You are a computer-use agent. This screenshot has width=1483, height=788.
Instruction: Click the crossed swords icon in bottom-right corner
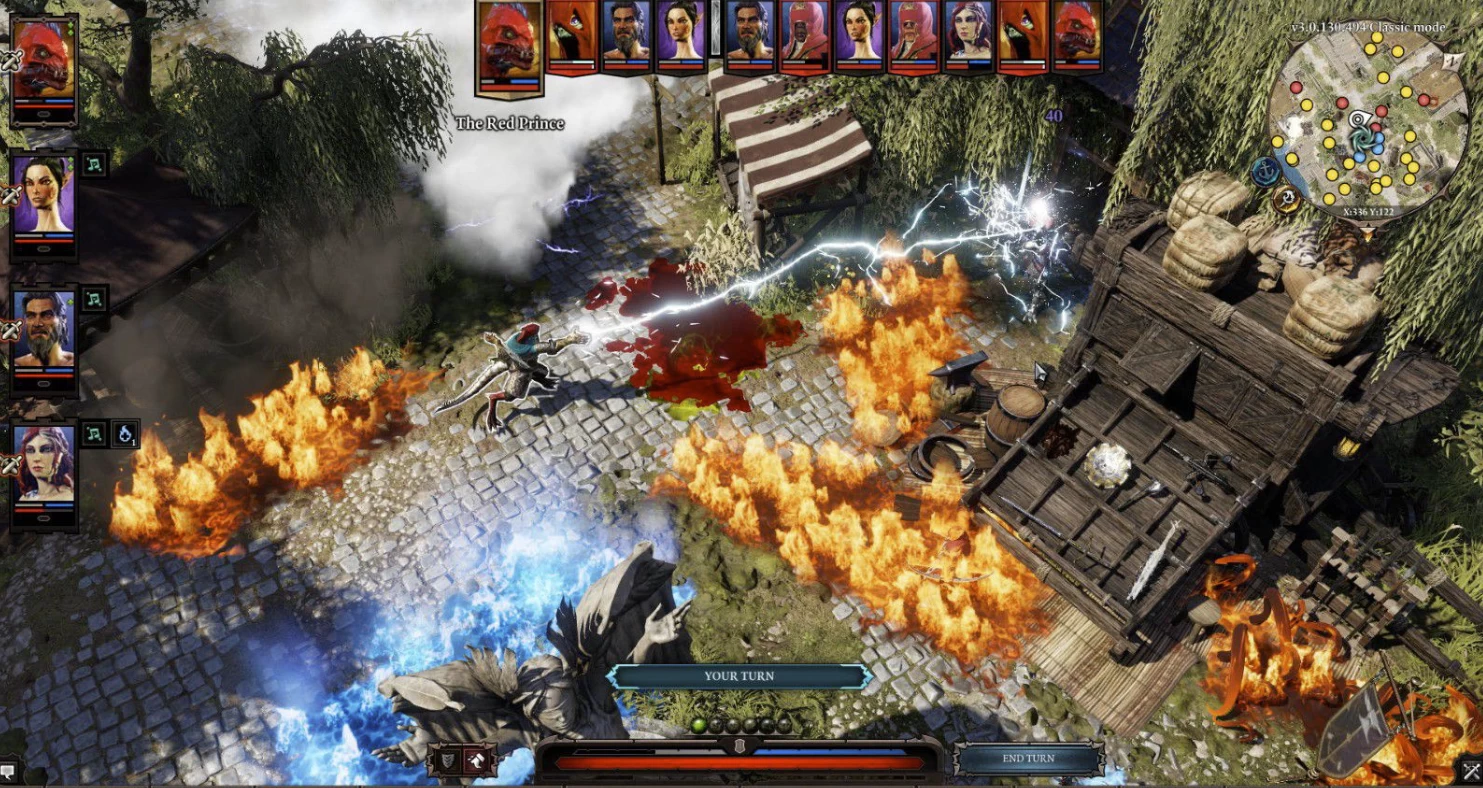pyautogui.click(x=1471, y=771)
